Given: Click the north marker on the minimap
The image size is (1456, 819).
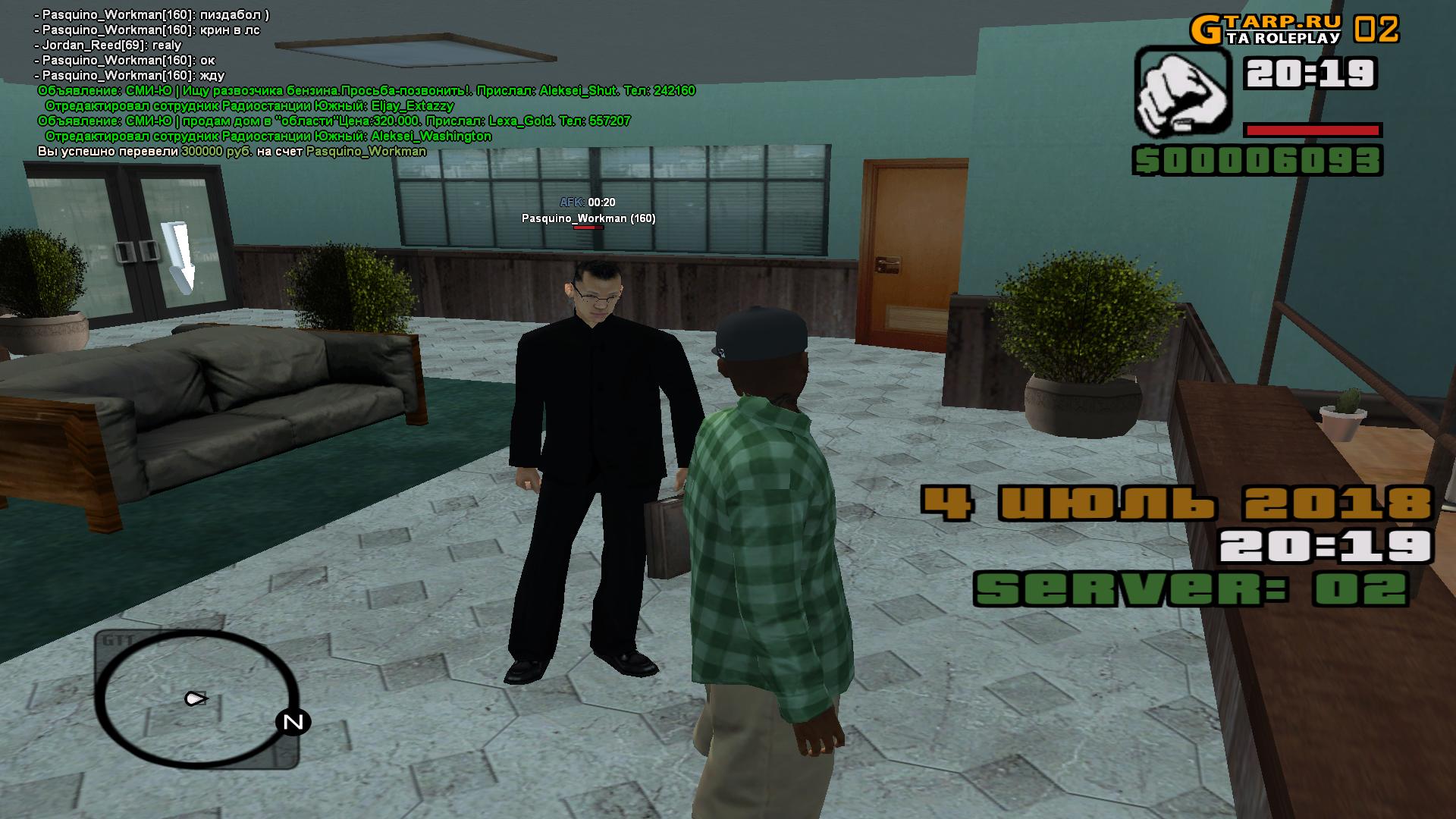Looking at the screenshot, I should (293, 722).
